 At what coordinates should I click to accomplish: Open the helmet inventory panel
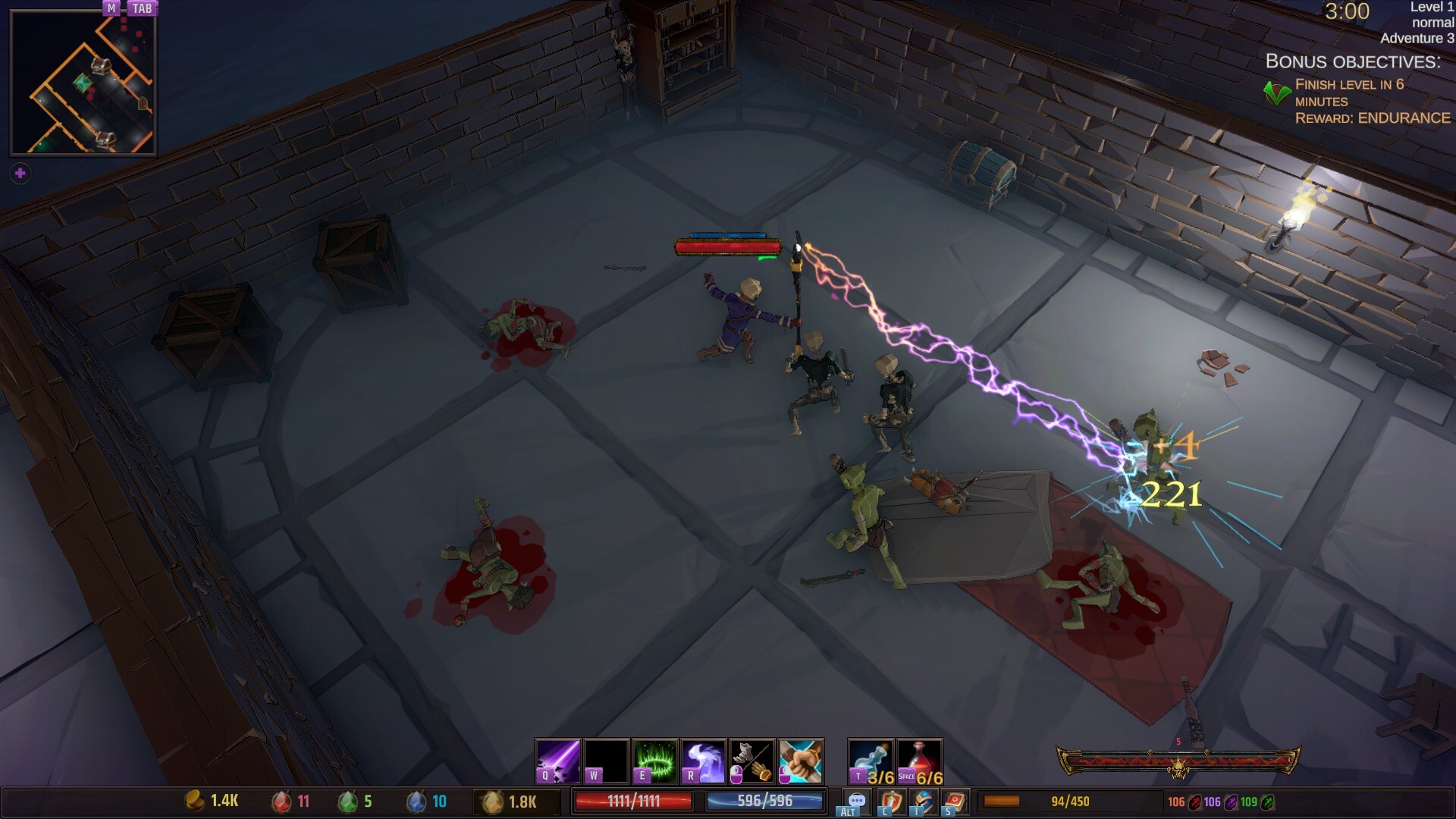pyautogui.click(x=924, y=801)
